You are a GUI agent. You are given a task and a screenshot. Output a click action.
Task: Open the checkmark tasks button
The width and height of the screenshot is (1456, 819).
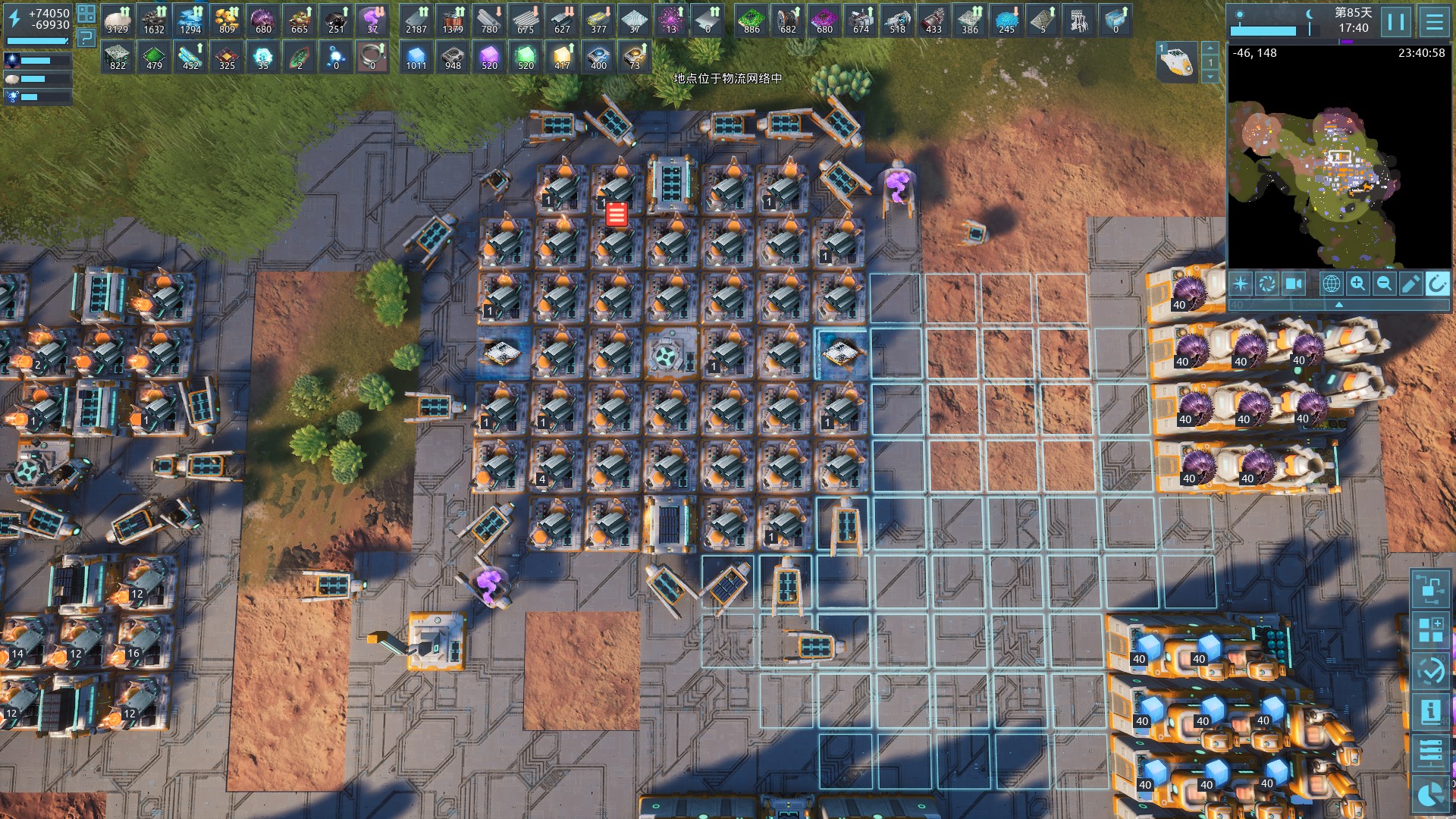(x=1430, y=671)
